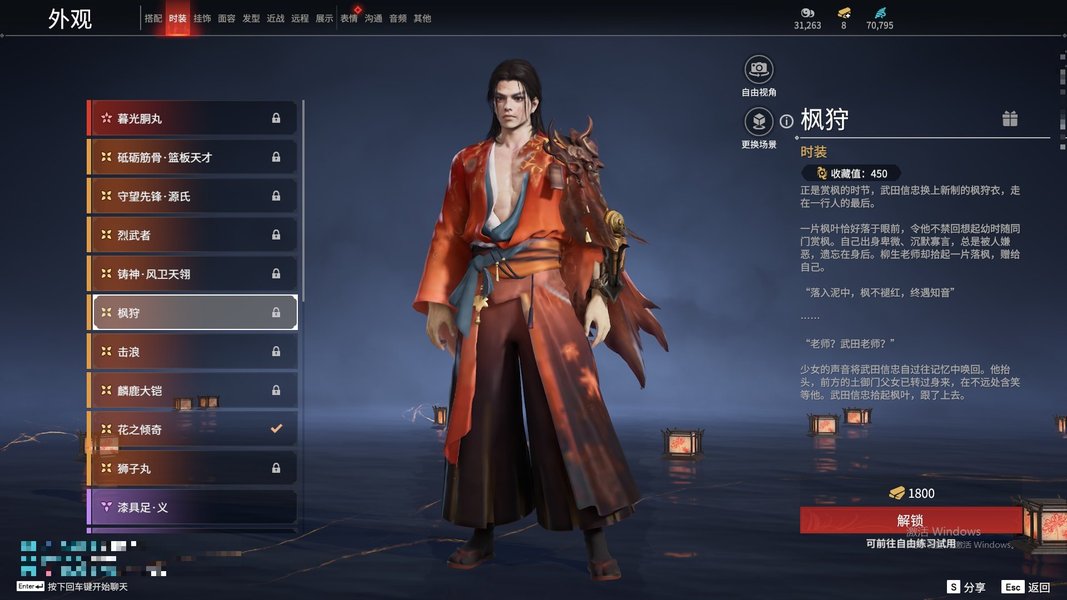Image resolution: width=1067 pixels, height=600 pixels.
Task: Open the 其他 tab
Action: [422, 18]
